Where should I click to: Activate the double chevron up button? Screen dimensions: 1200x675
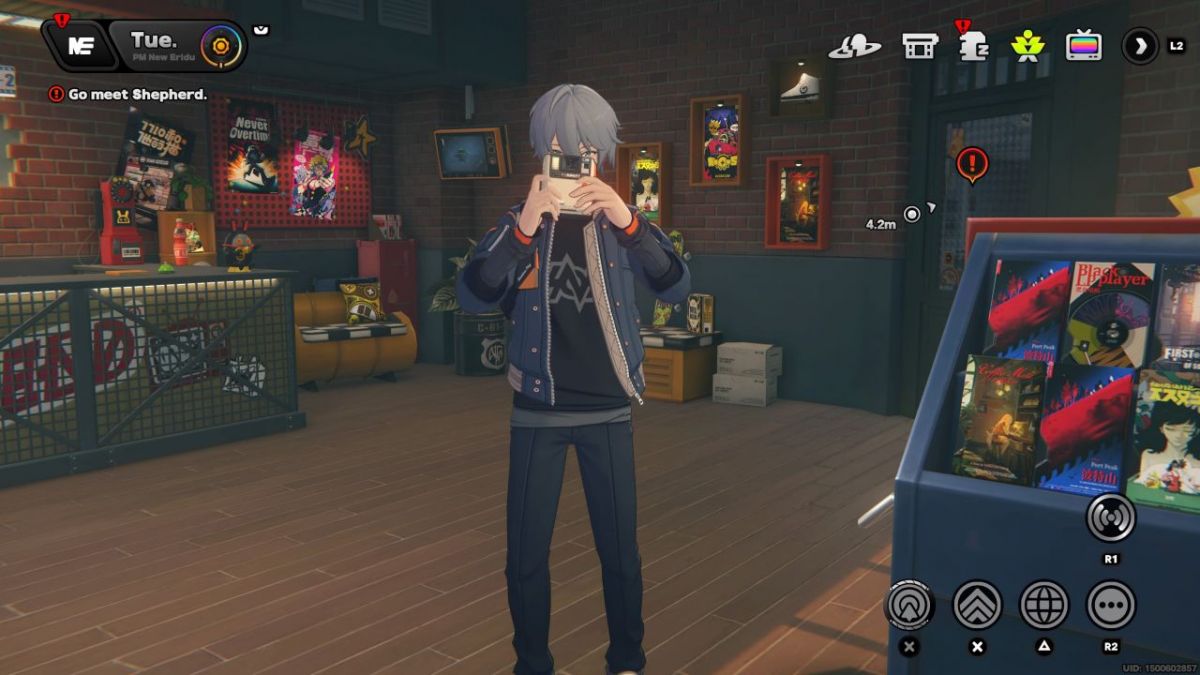point(977,604)
